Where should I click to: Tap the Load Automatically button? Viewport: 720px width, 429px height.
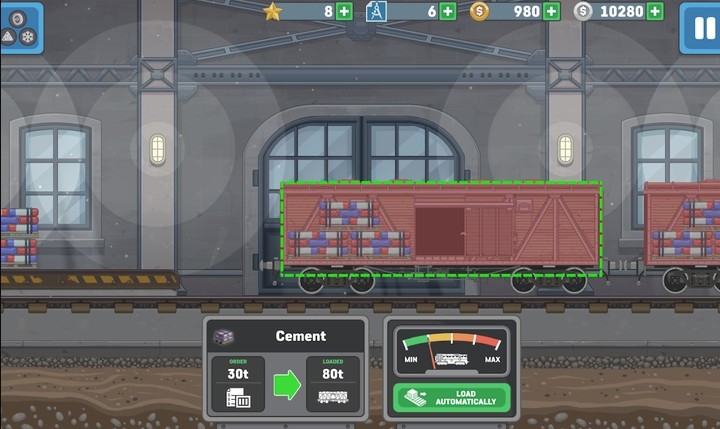pyautogui.click(x=452, y=399)
